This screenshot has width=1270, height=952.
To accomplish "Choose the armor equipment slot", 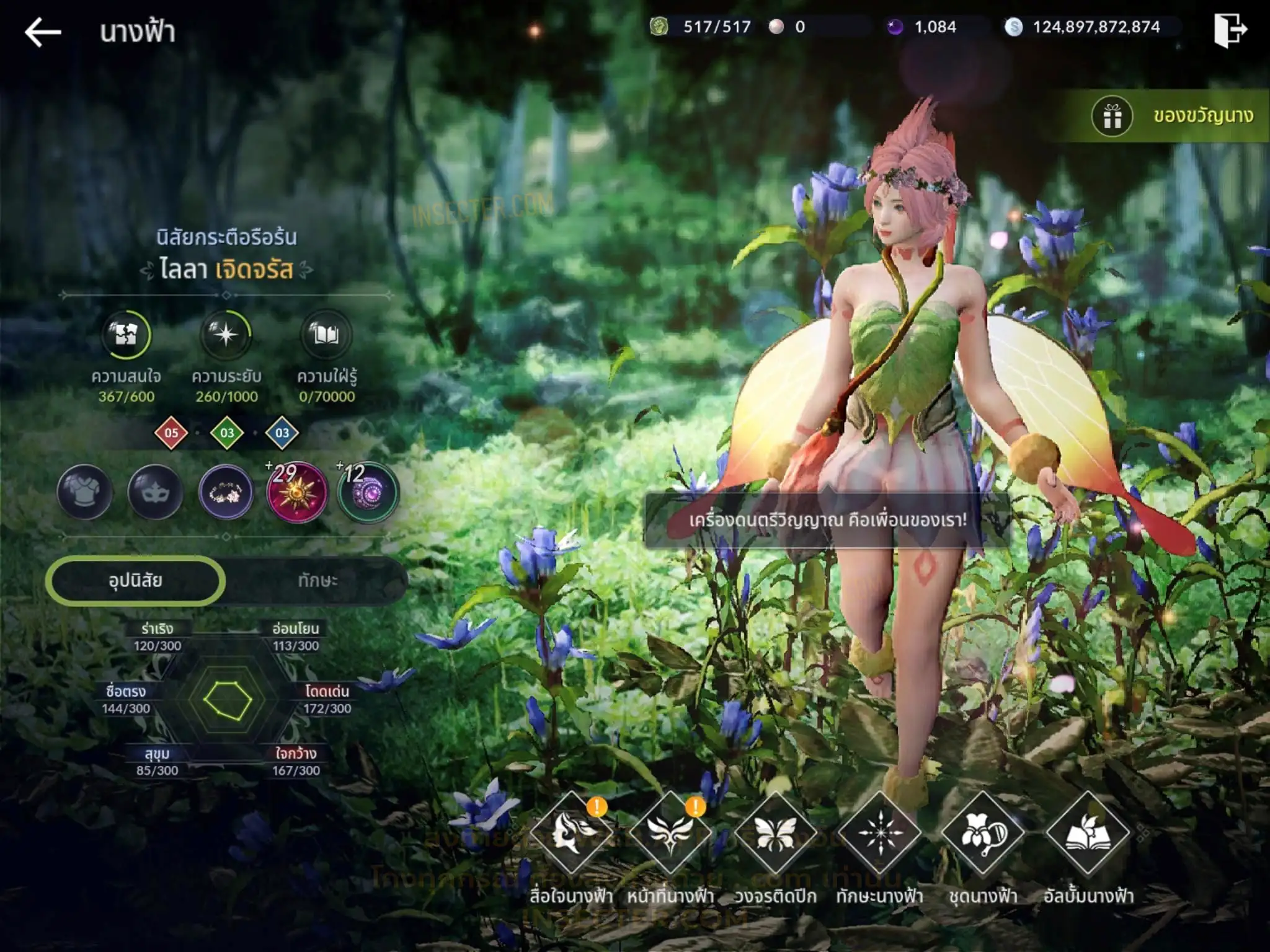I will click(85, 492).
